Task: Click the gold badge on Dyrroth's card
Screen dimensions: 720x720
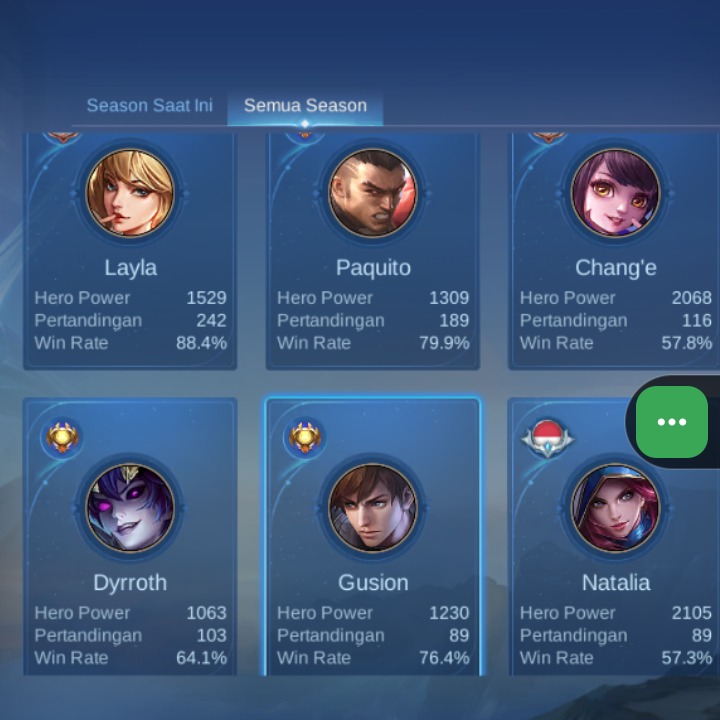Action: pyautogui.click(x=62, y=437)
